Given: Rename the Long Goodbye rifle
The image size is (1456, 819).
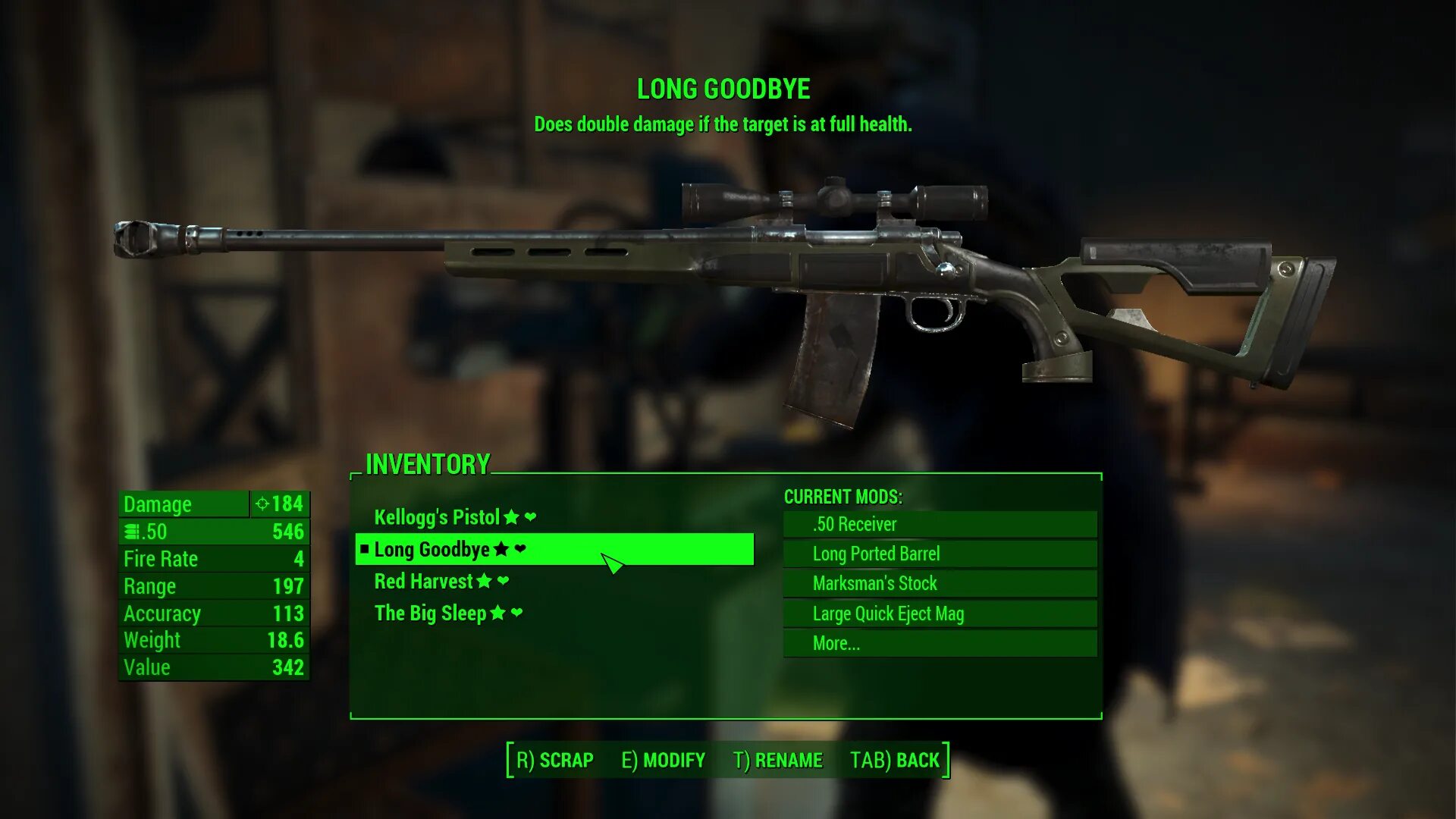Looking at the screenshot, I should pyautogui.click(x=777, y=760).
